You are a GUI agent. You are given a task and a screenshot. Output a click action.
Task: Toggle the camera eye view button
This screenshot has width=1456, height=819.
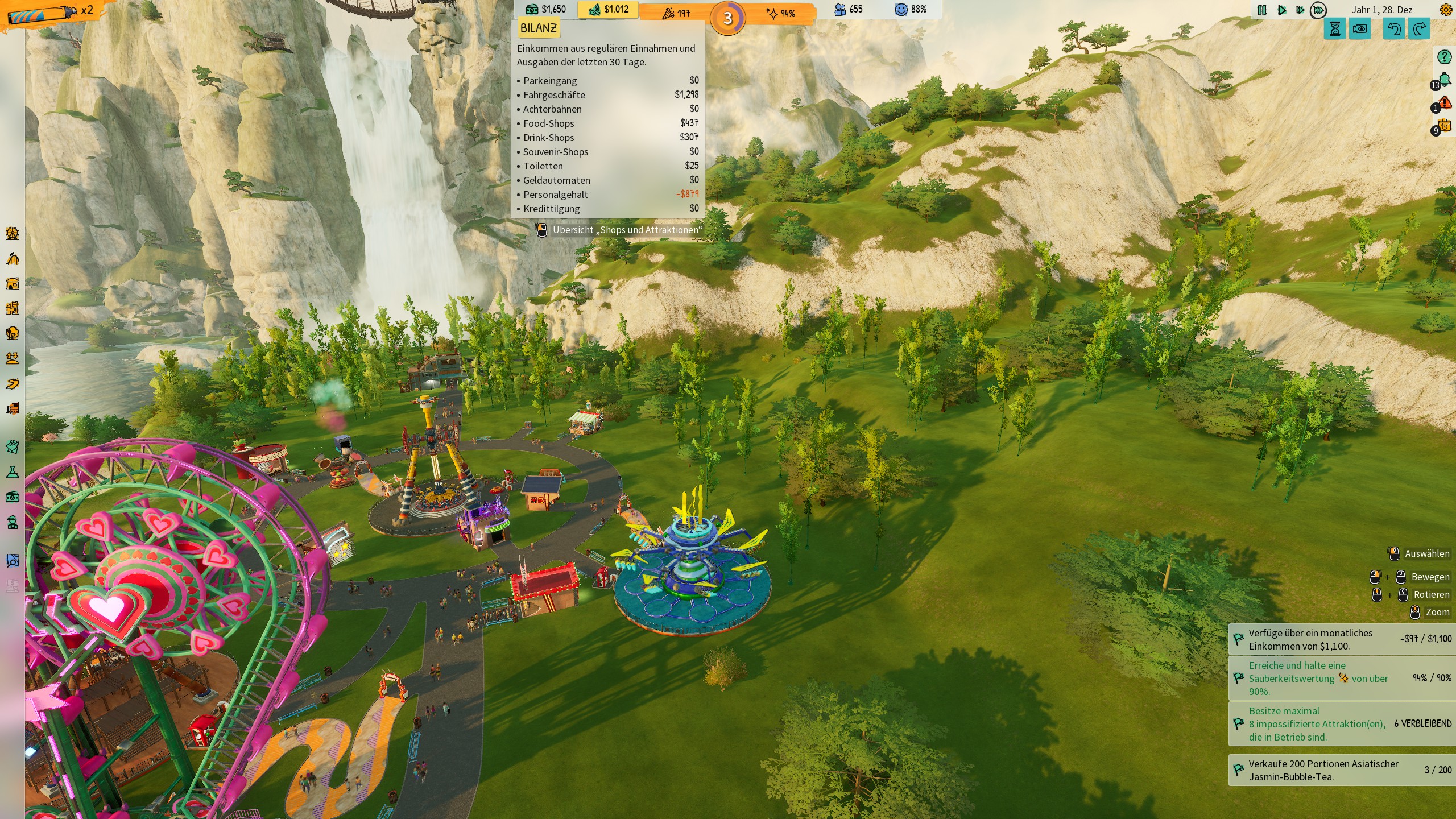1360,29
